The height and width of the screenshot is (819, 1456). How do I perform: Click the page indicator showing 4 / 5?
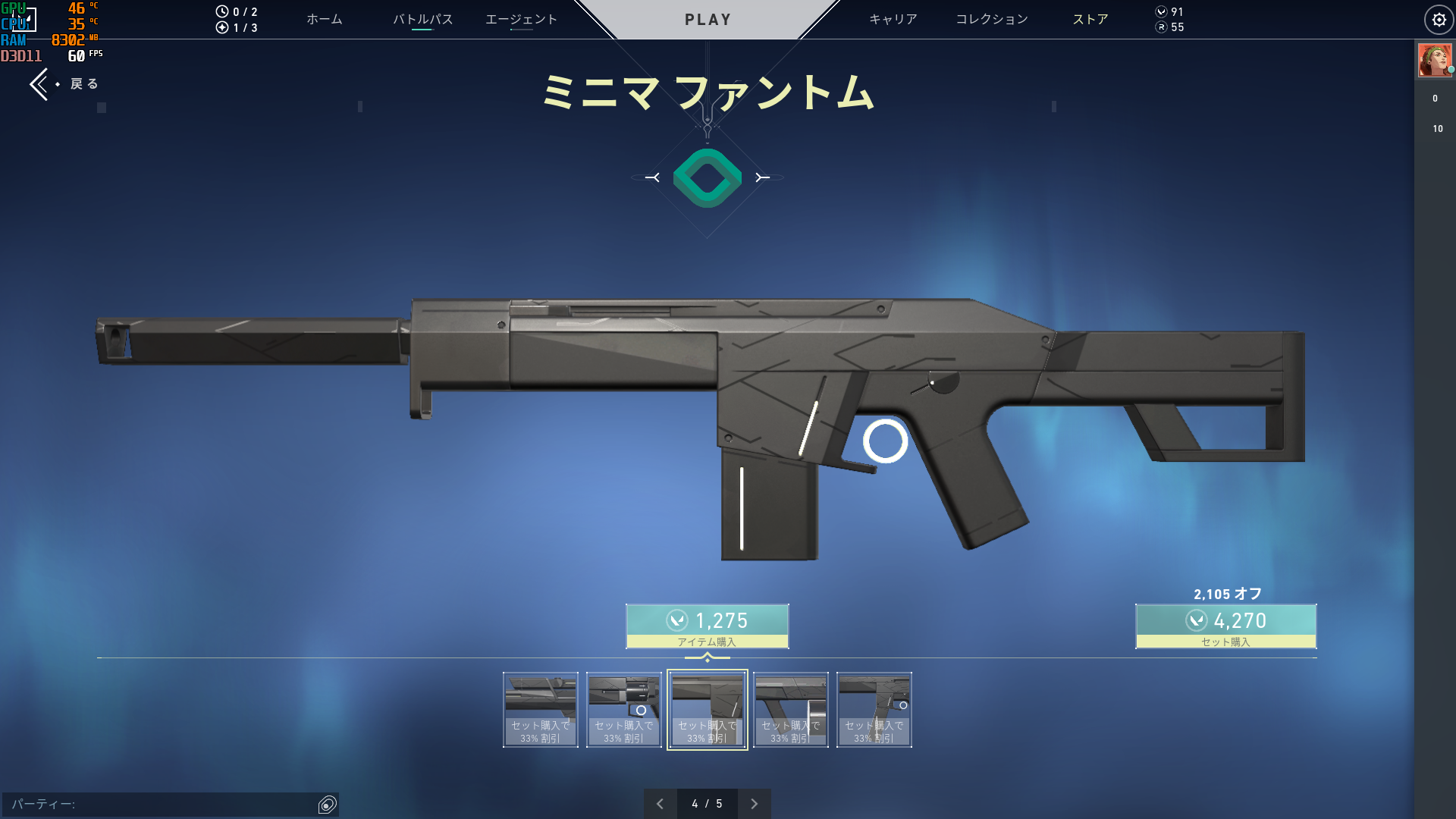point(707,803)
